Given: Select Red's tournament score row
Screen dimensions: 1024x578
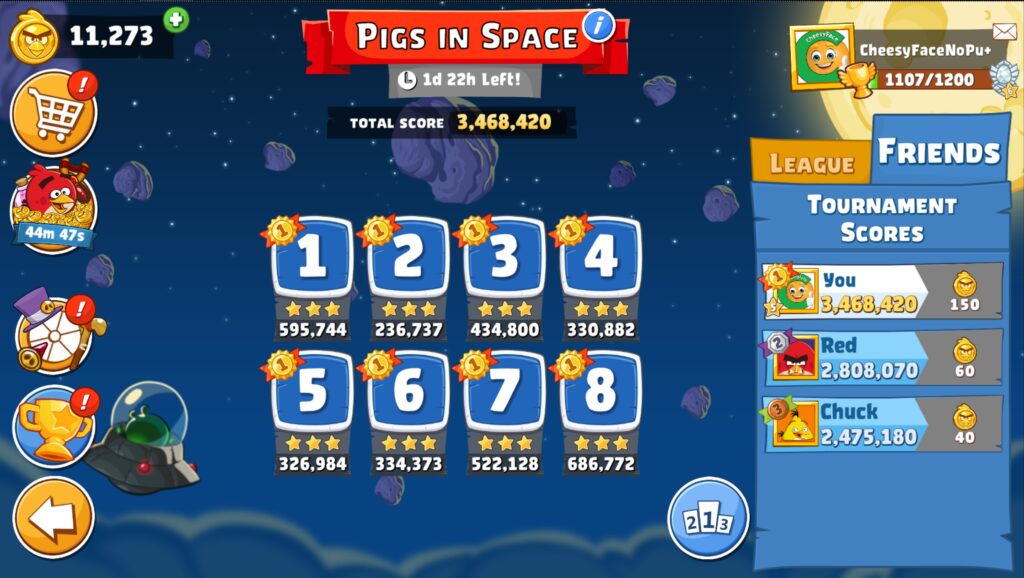Looking at the screenshot, I should [882, 357].
